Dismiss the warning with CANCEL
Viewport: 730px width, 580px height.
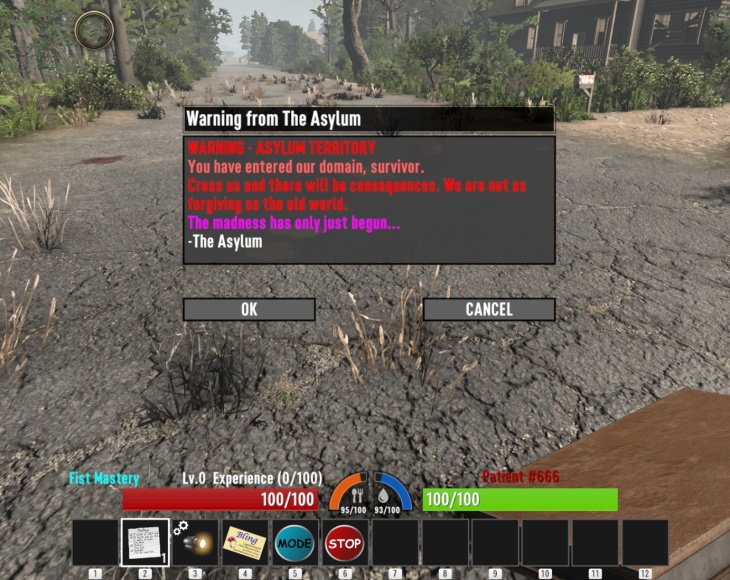point(488,309)
